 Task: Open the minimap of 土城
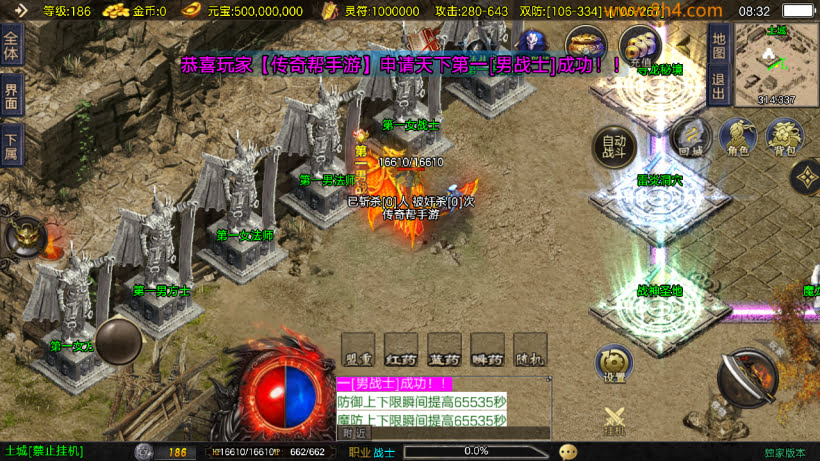pyautogui.click(x=776, y=63)
